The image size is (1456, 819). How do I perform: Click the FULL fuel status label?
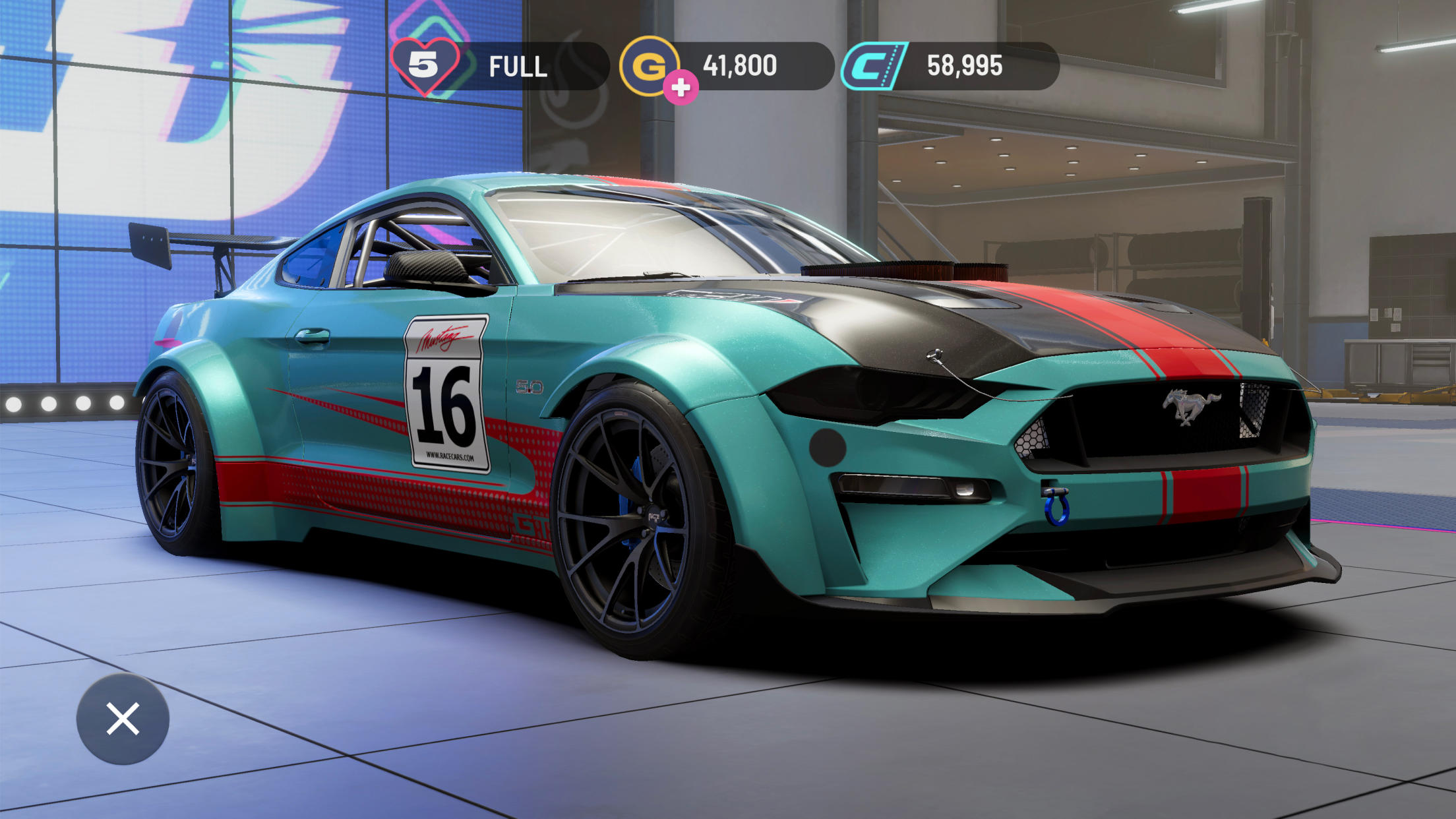(517, 65)
